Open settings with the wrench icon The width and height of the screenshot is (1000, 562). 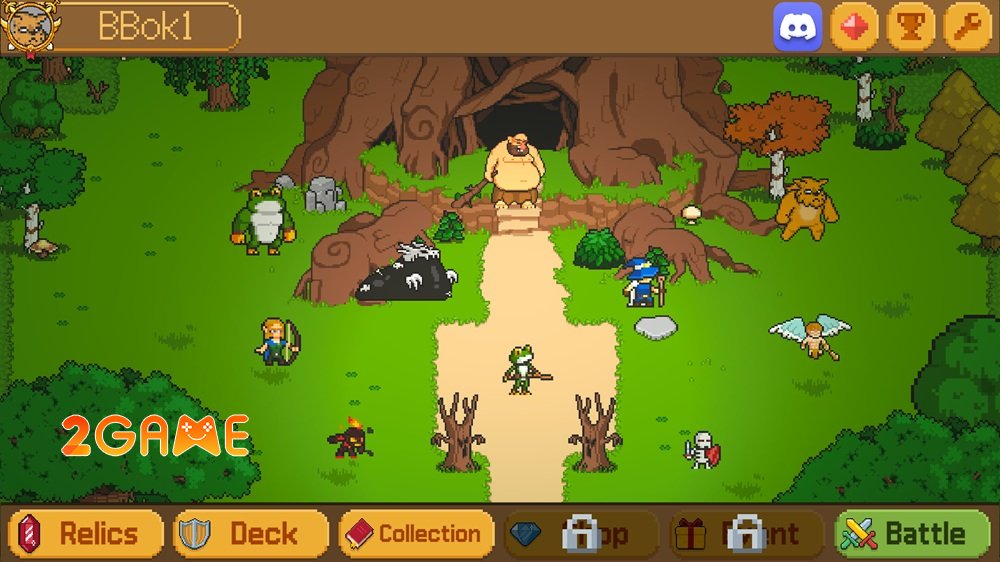(x=967, y=27)
